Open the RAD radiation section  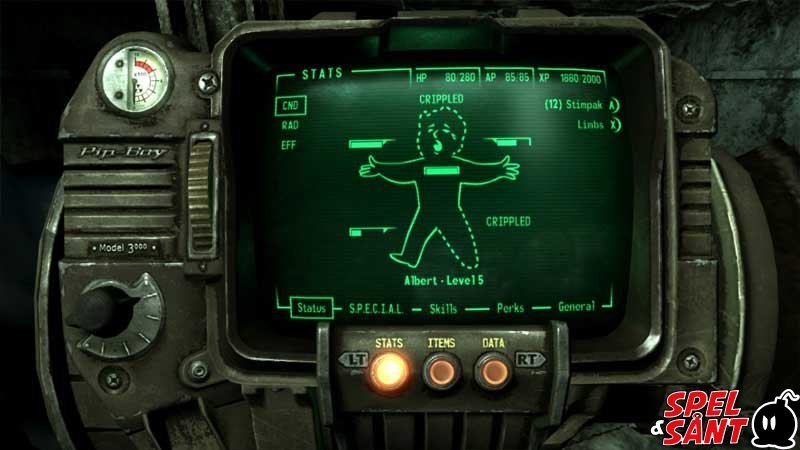[291, 125]
